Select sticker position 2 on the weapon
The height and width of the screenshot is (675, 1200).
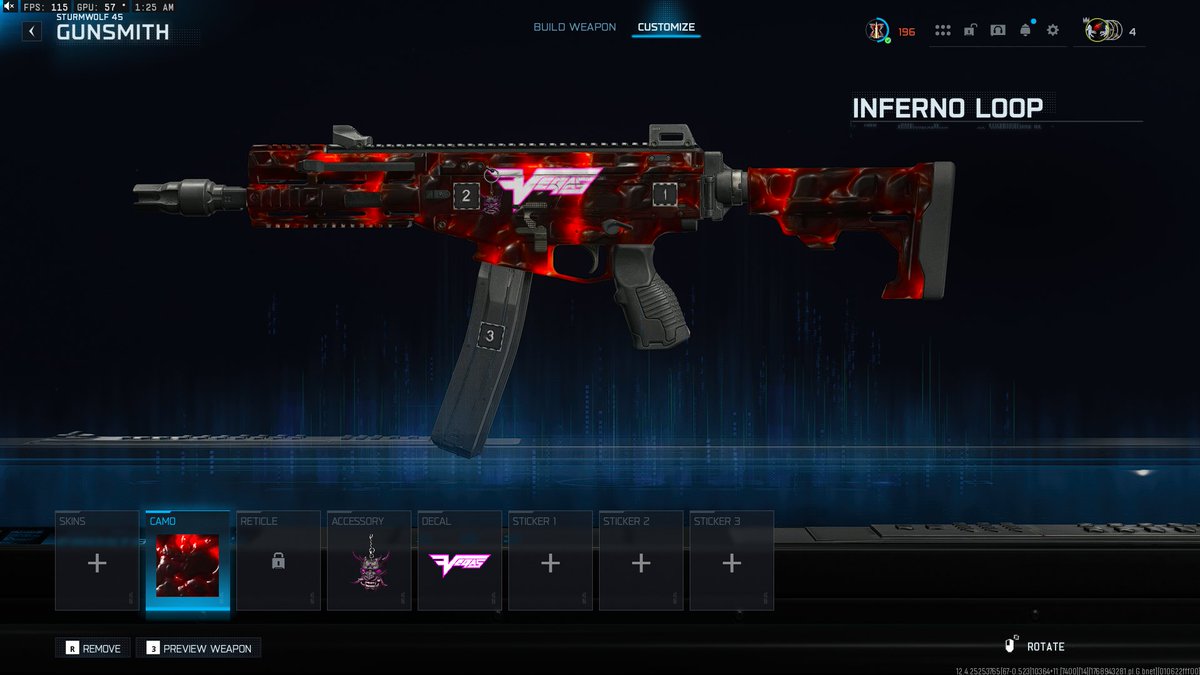click(466, 195)
